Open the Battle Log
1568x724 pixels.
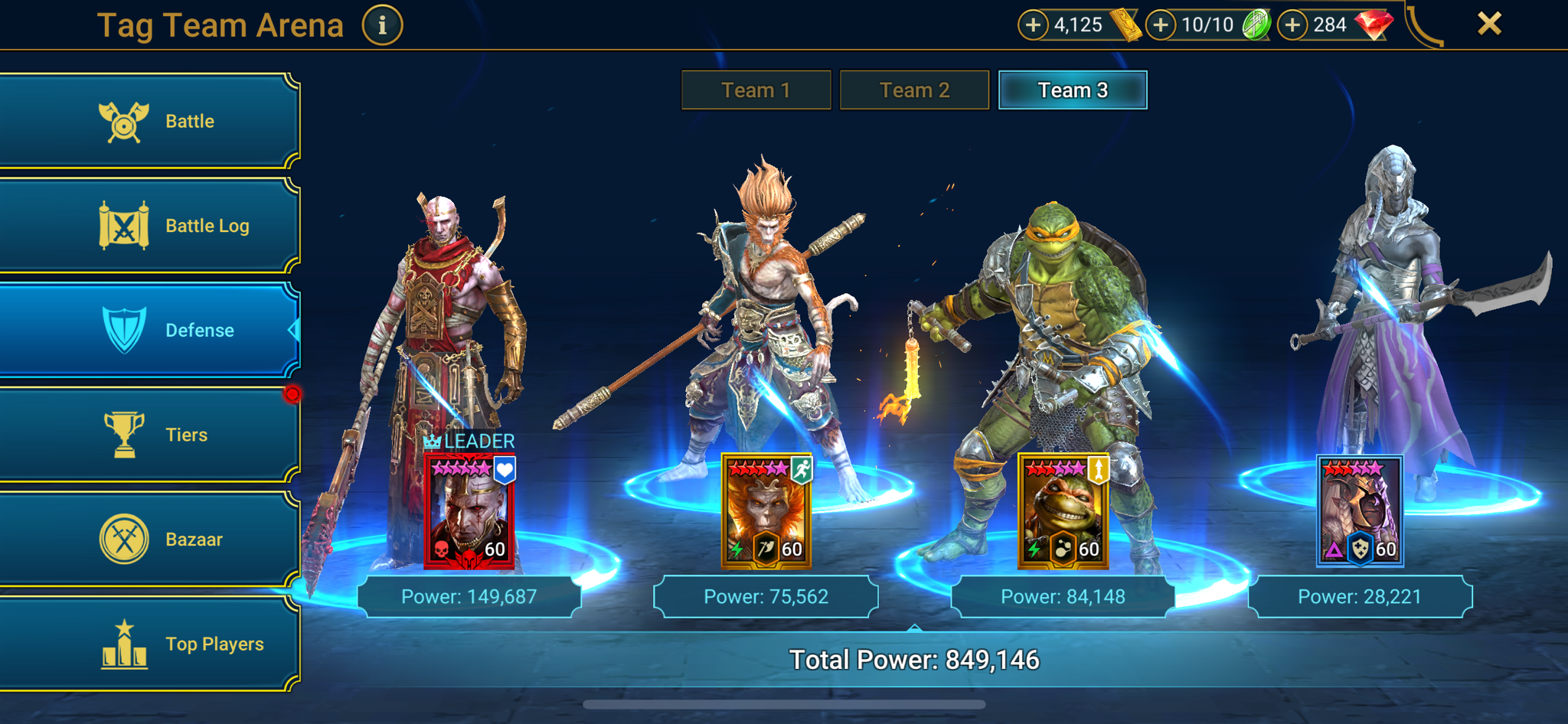point(149,226)
